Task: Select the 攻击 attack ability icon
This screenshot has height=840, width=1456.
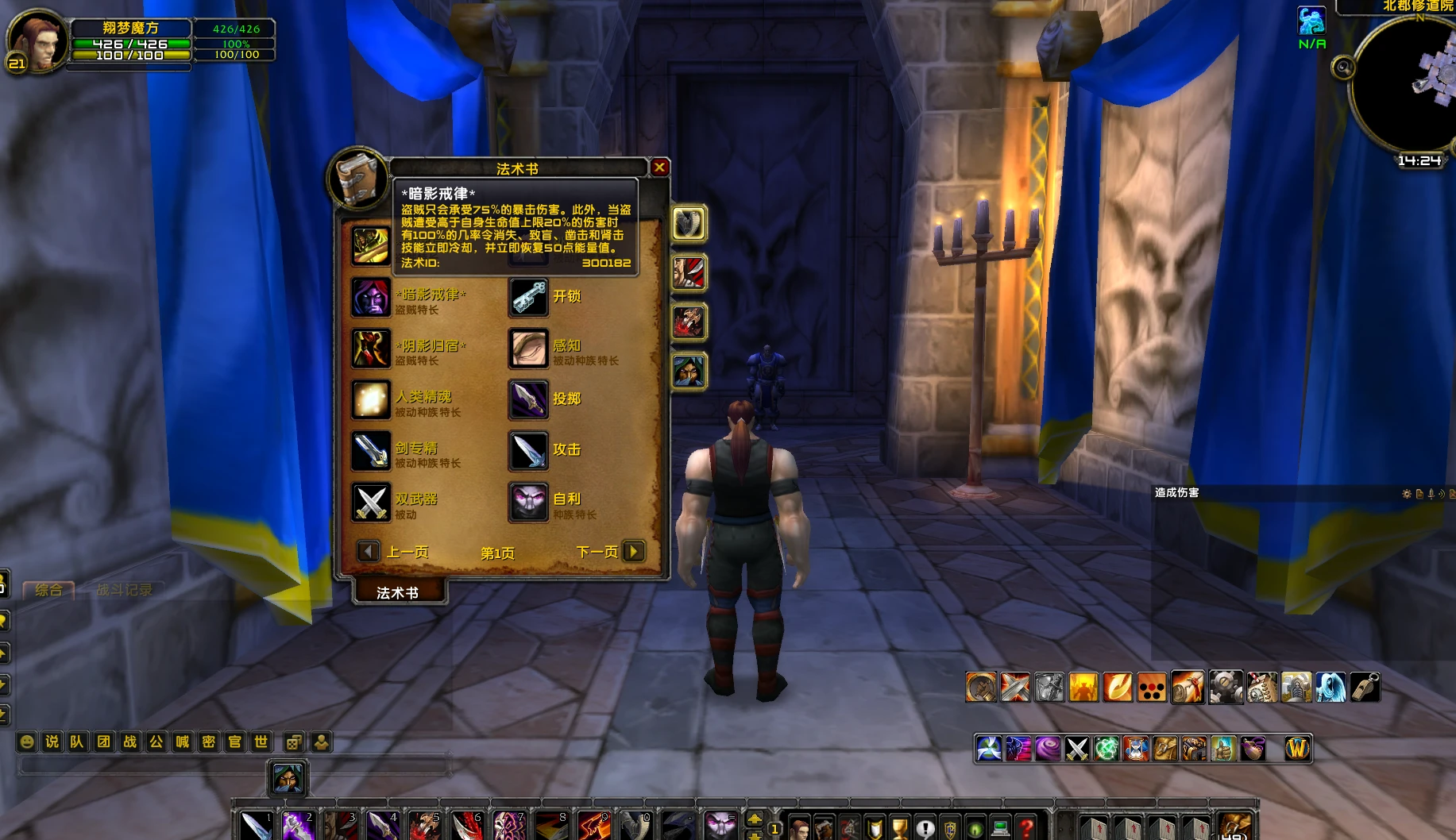Action: pos(528,450)
